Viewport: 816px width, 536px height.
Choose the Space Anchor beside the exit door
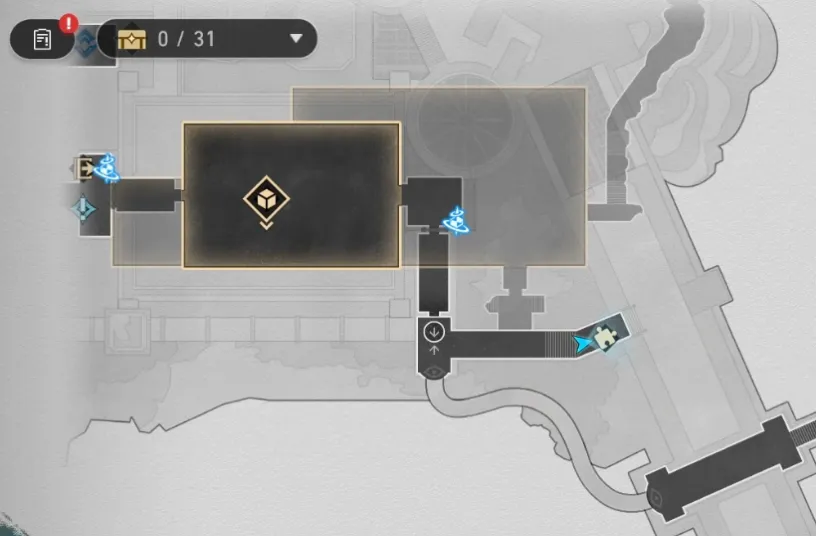(107, 168)
